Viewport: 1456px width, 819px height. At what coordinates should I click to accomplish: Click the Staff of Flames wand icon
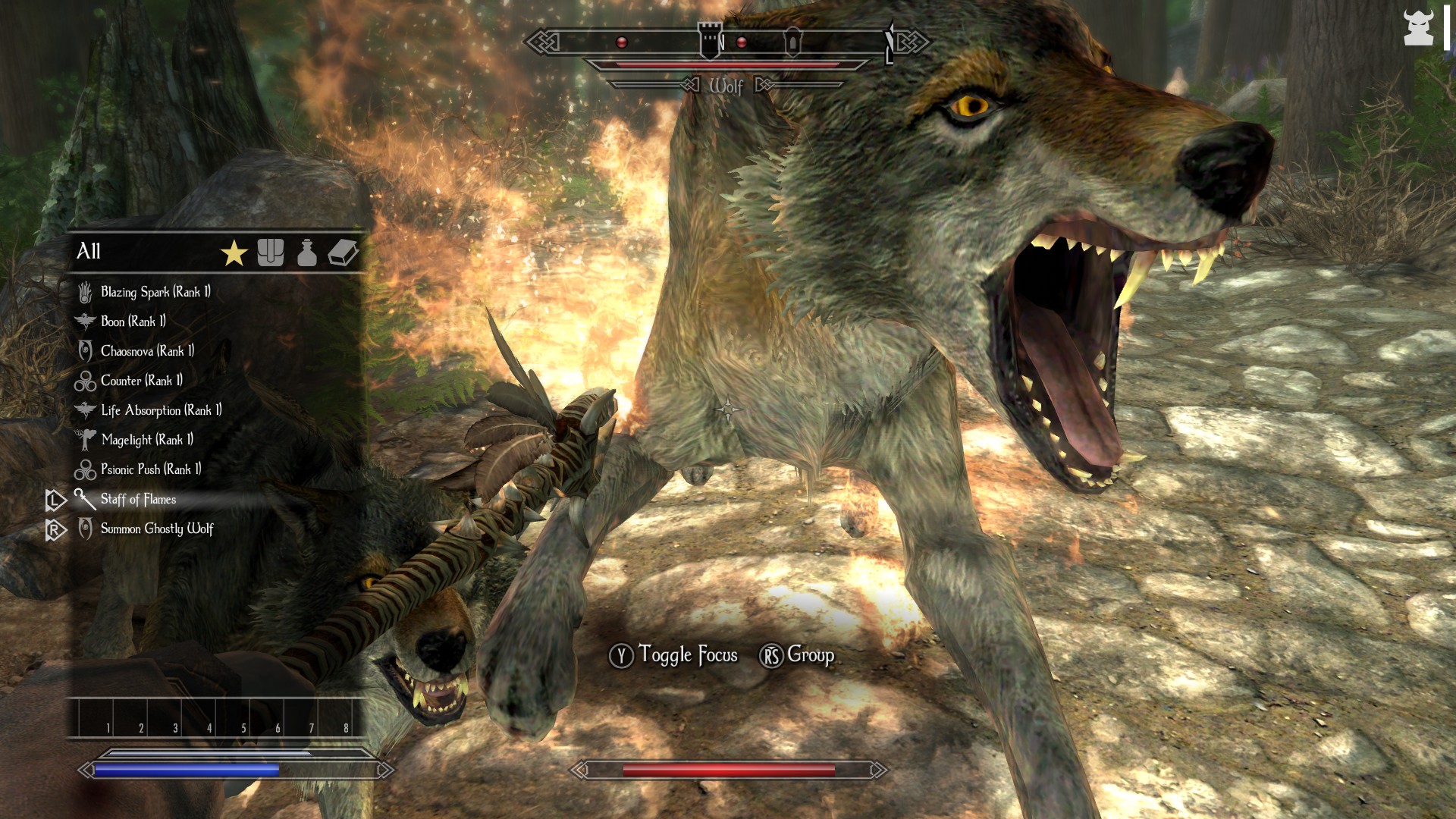coord(84,499)
